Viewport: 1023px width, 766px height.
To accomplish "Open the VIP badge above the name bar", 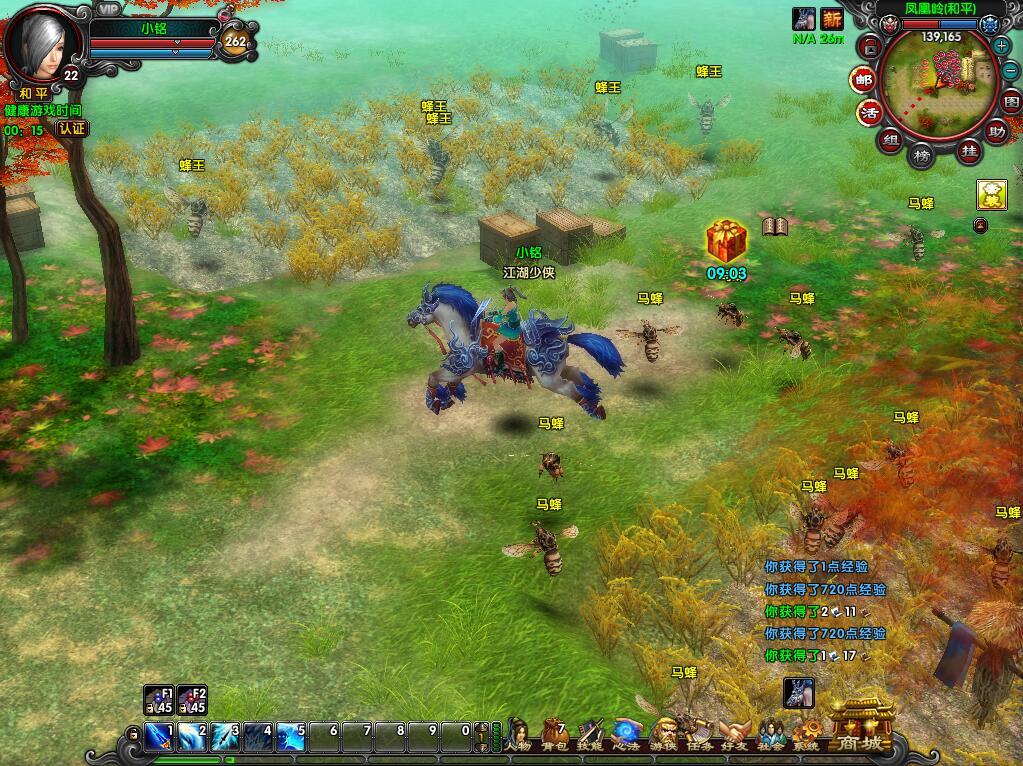I will [x=108, y=8].
